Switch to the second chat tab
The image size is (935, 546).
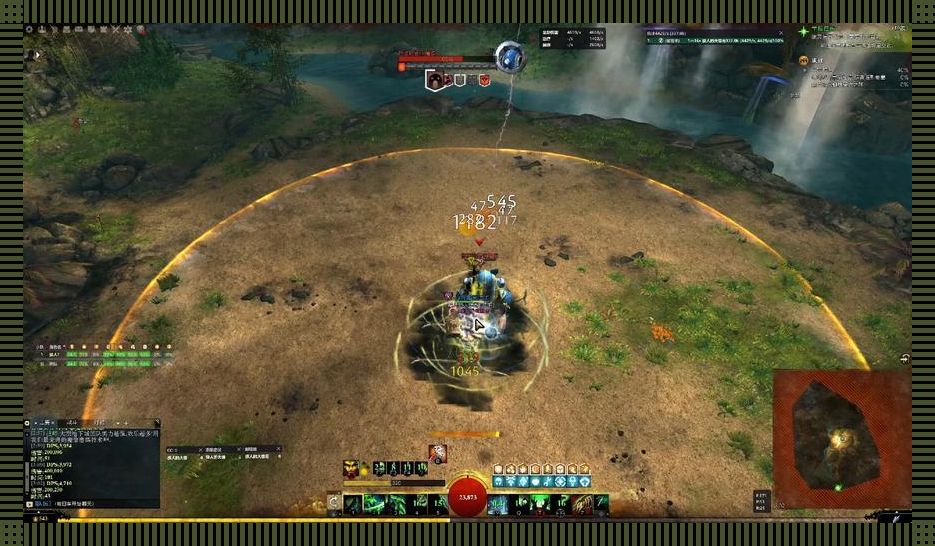[71, 423]
